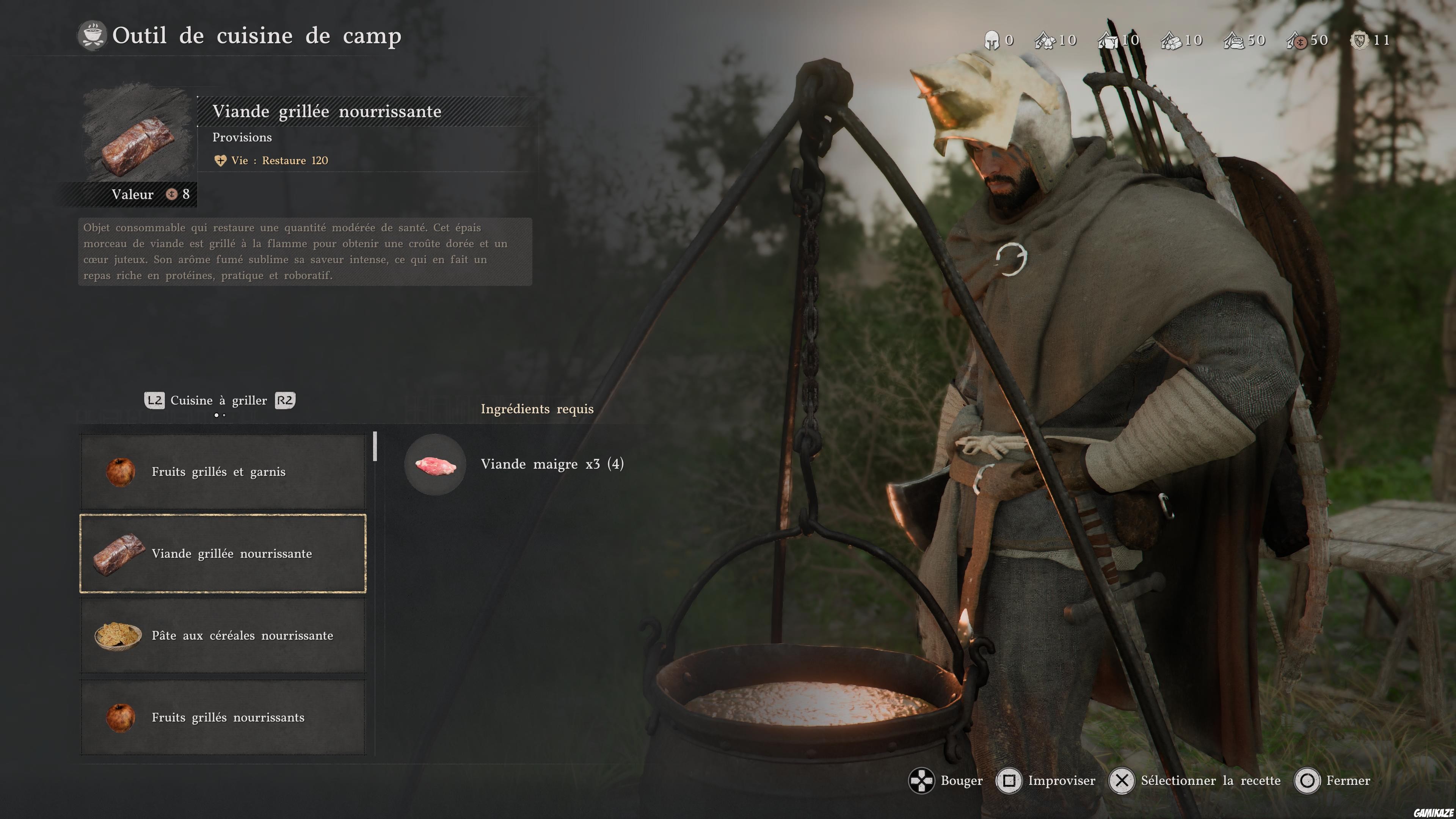Click the Viande maigre ingredient icon
The height and width of the screenshot is (819, 1456).
click(x=435, y=465)
